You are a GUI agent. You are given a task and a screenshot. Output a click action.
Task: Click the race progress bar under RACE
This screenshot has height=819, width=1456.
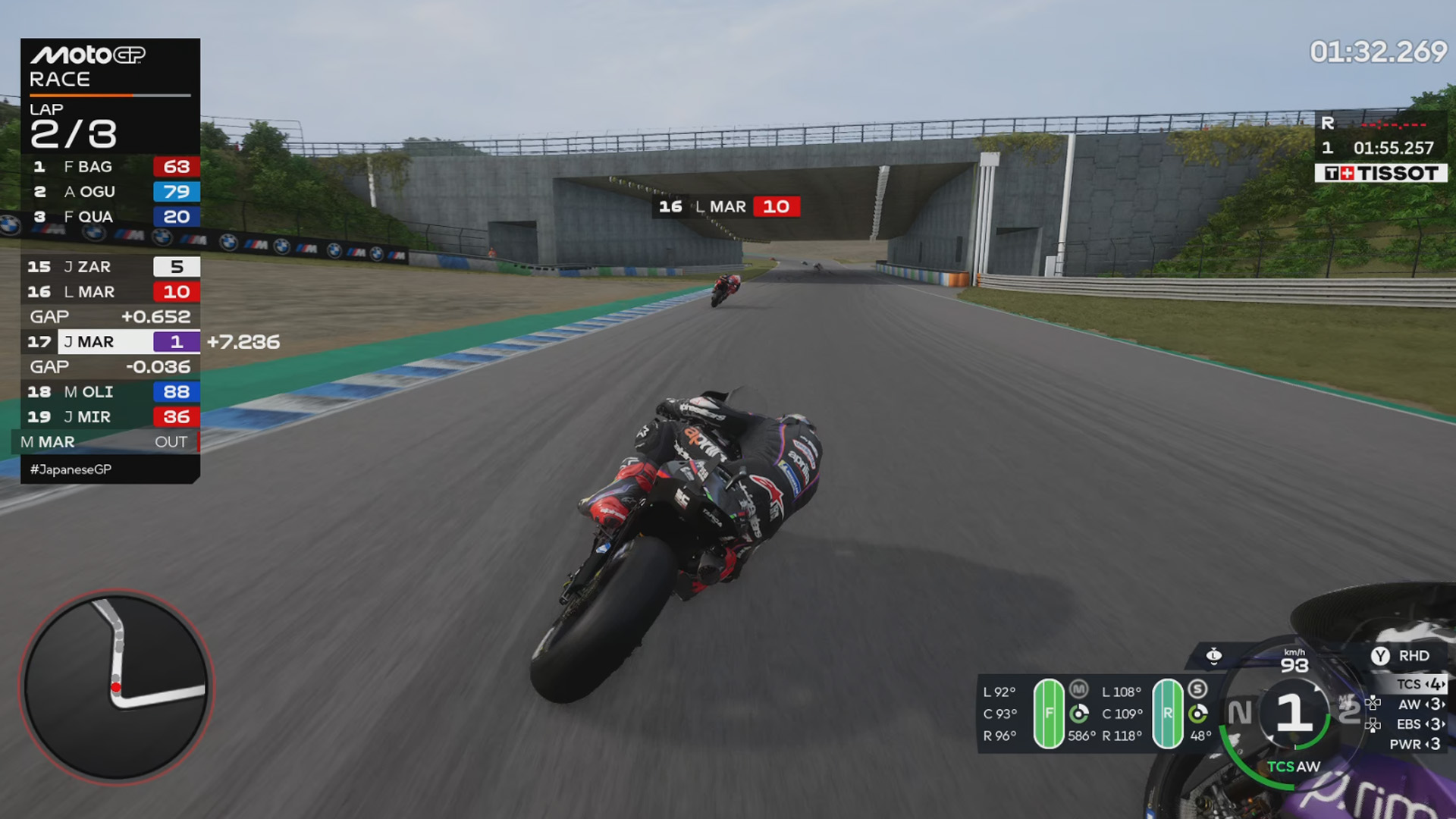point(110,96)
